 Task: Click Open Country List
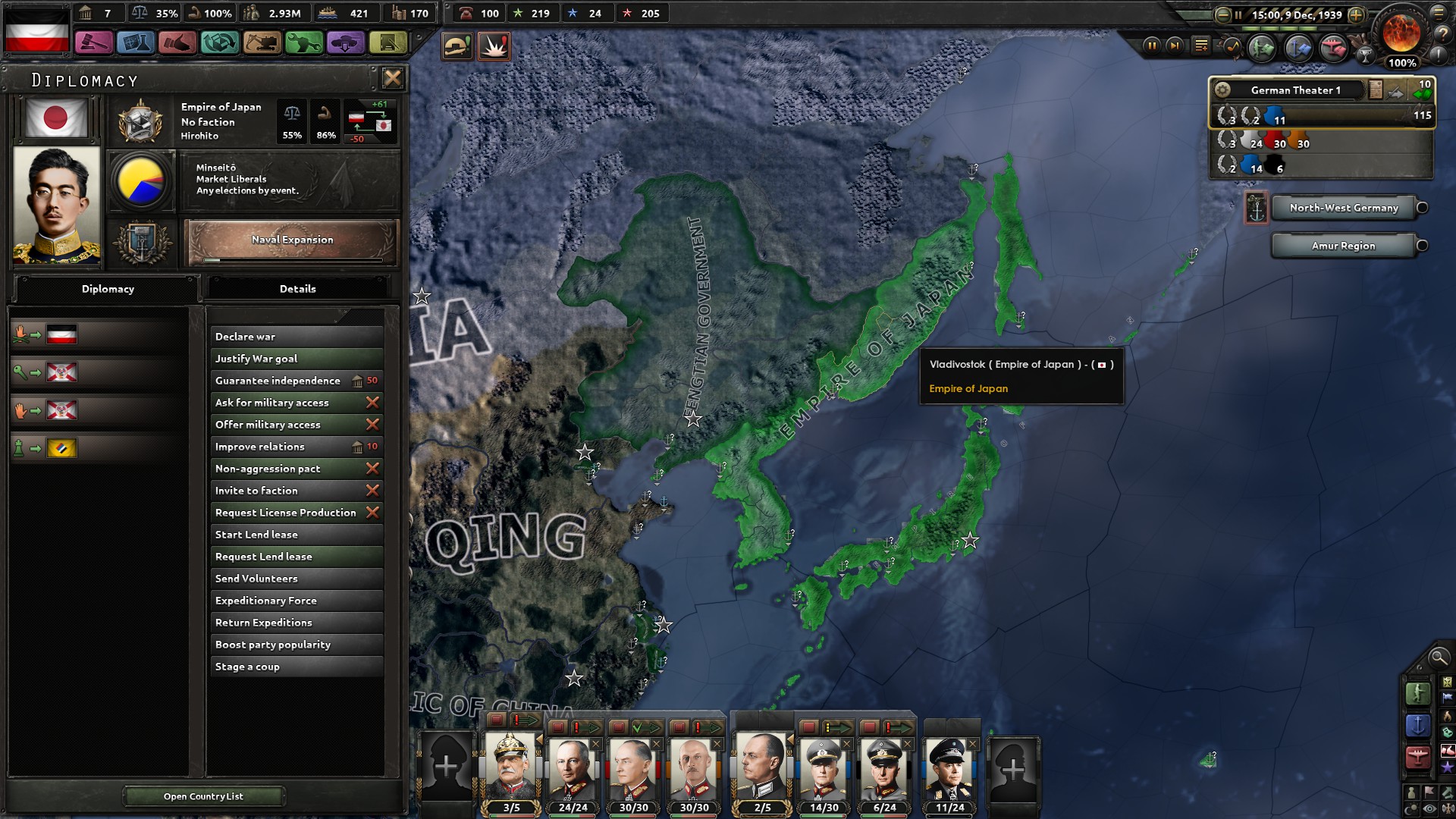pos(203,796)
